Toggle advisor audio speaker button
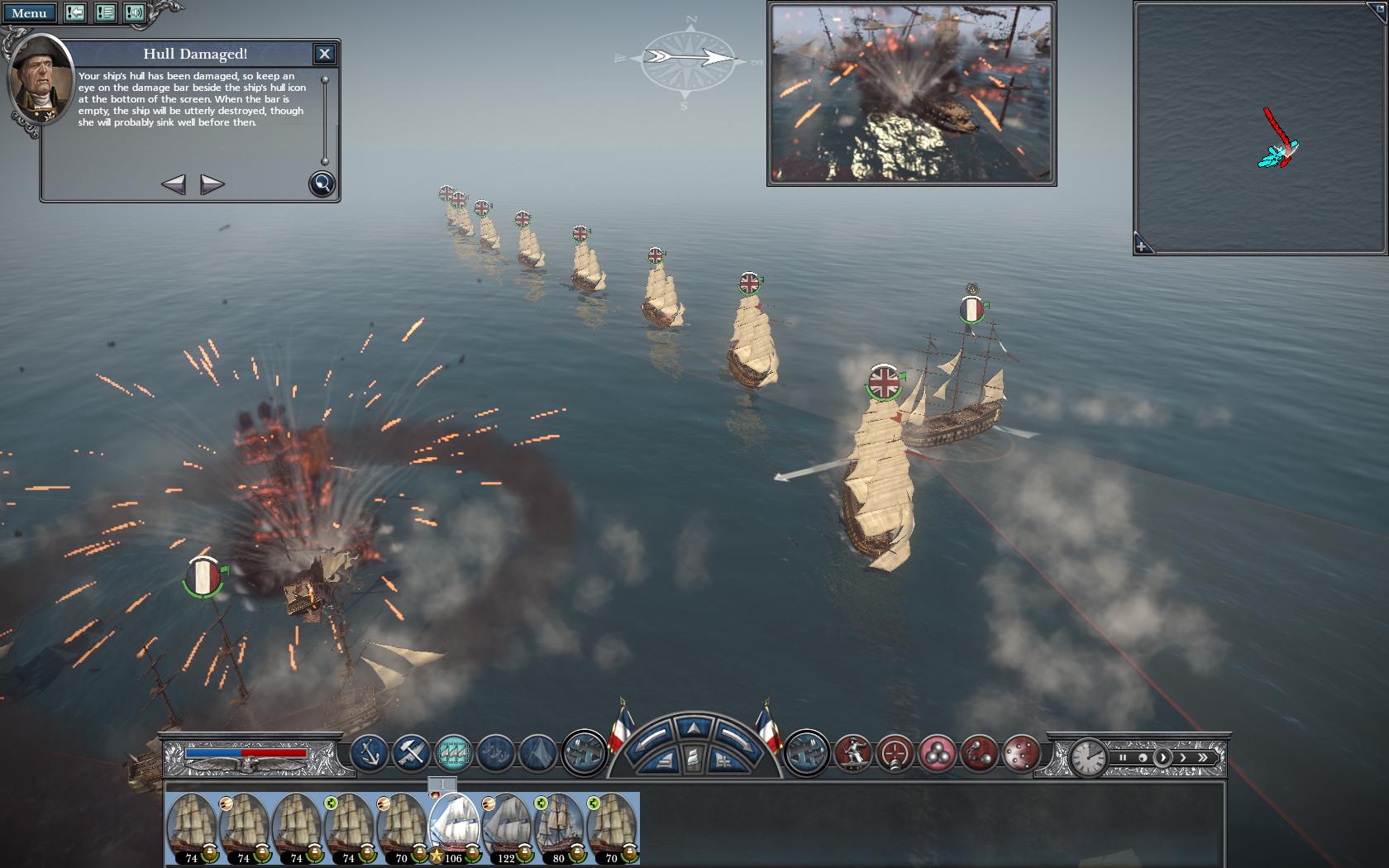The width and height of the screenshot is (1389, 868). click(x=134, y=12)
